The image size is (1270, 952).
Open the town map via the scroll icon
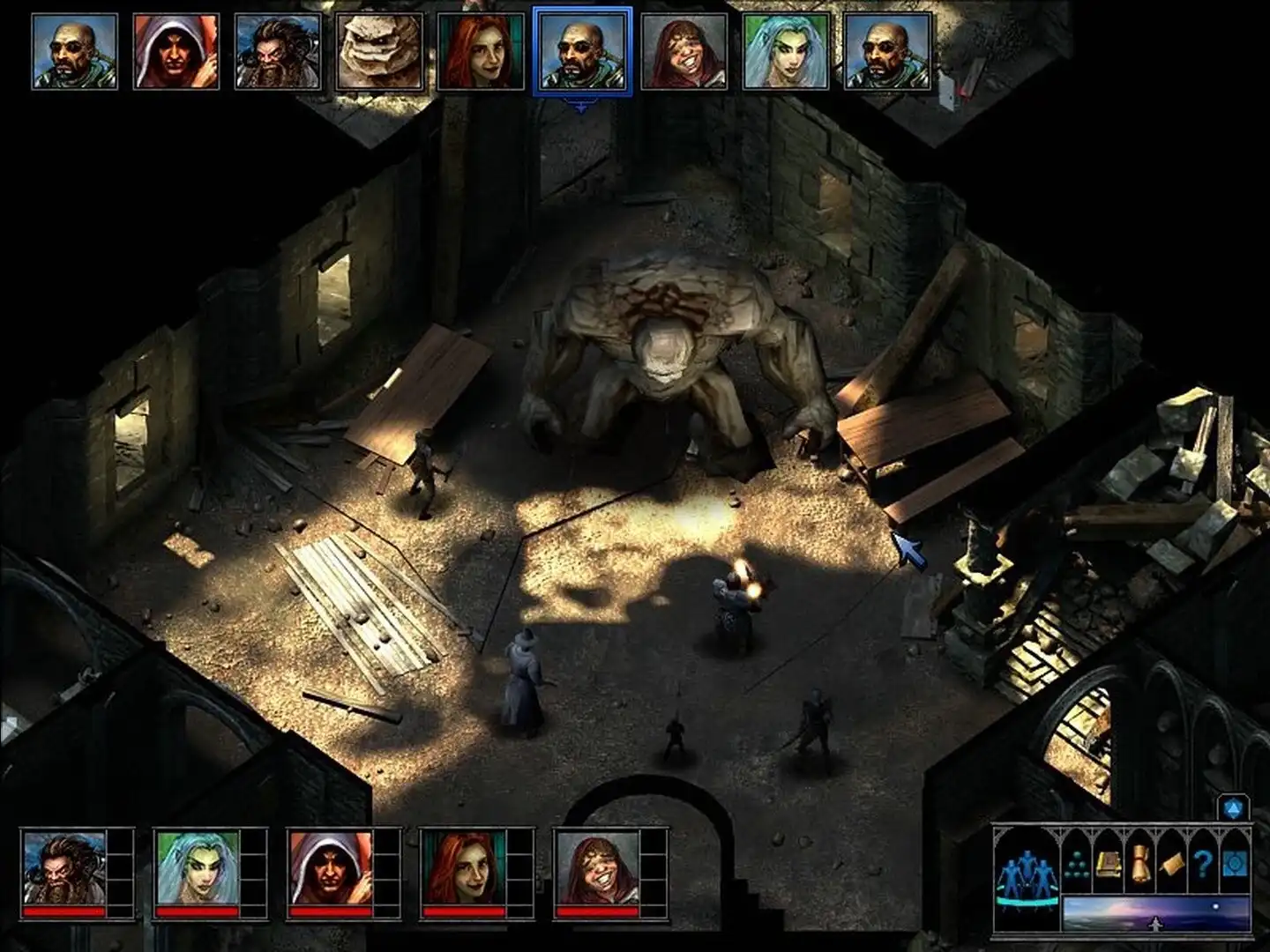pos(1139,863)
